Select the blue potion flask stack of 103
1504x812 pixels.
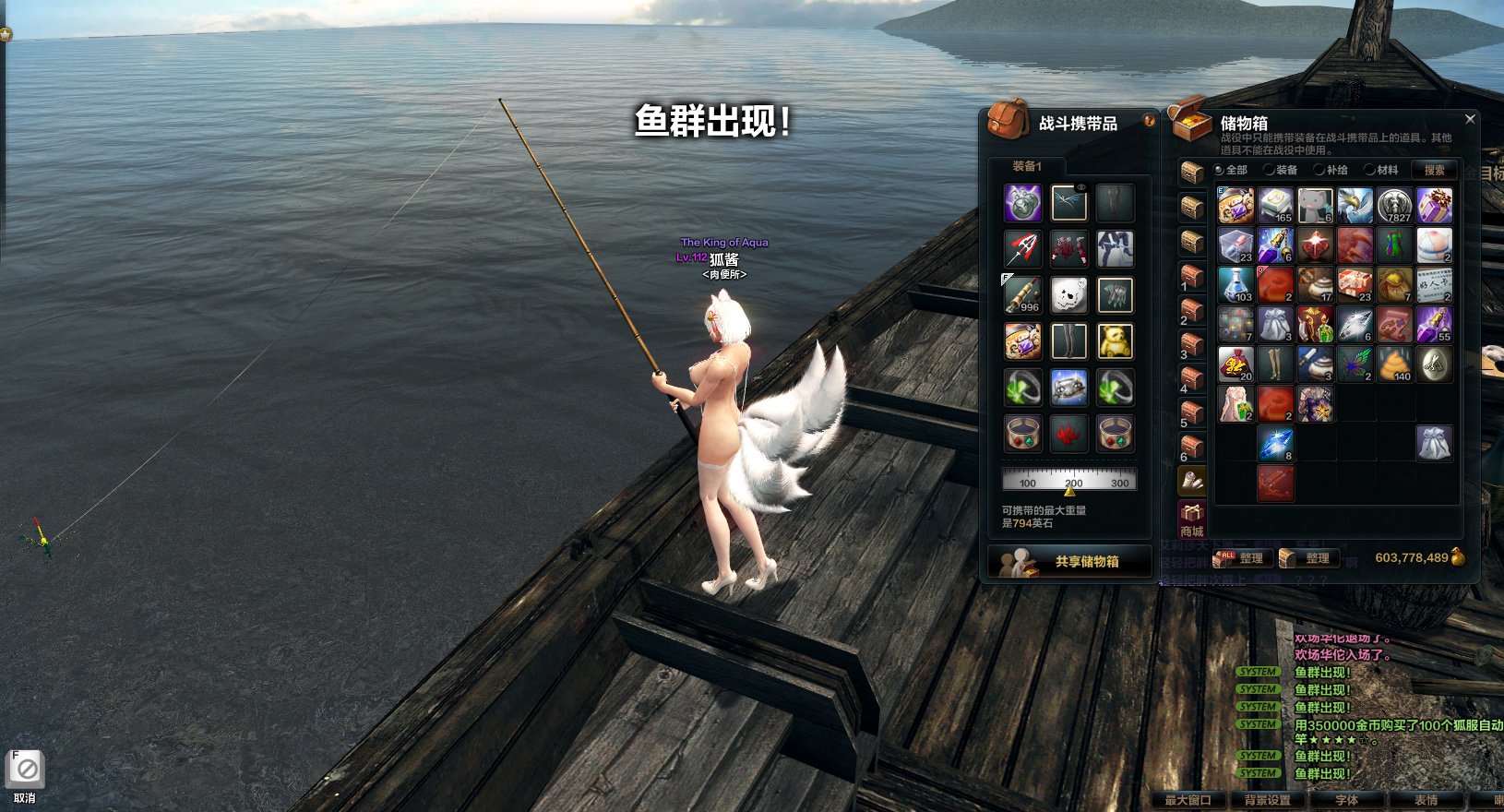(x=1235, y=285)
